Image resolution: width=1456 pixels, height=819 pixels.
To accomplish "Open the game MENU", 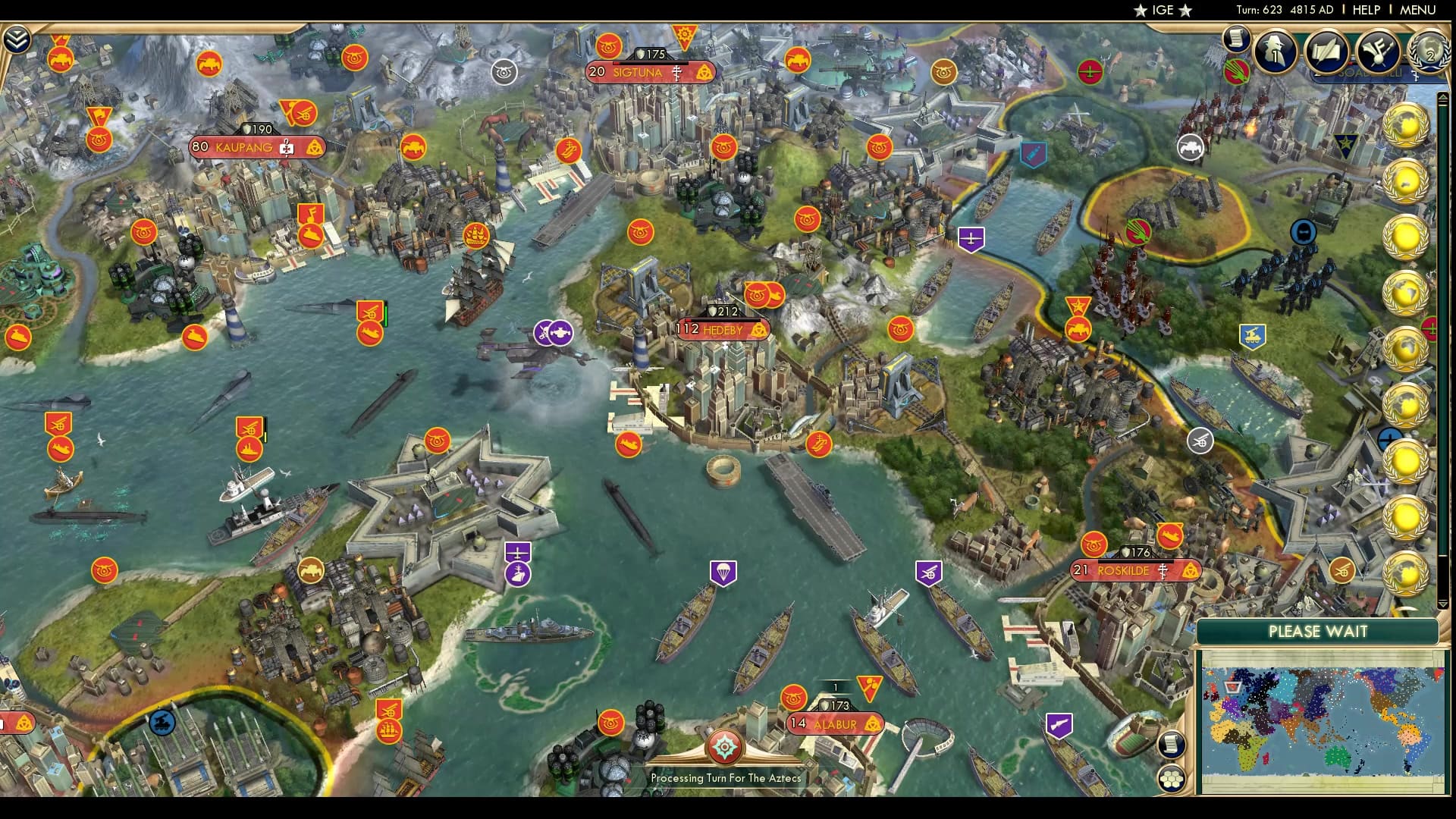I will click(1419, 11).
